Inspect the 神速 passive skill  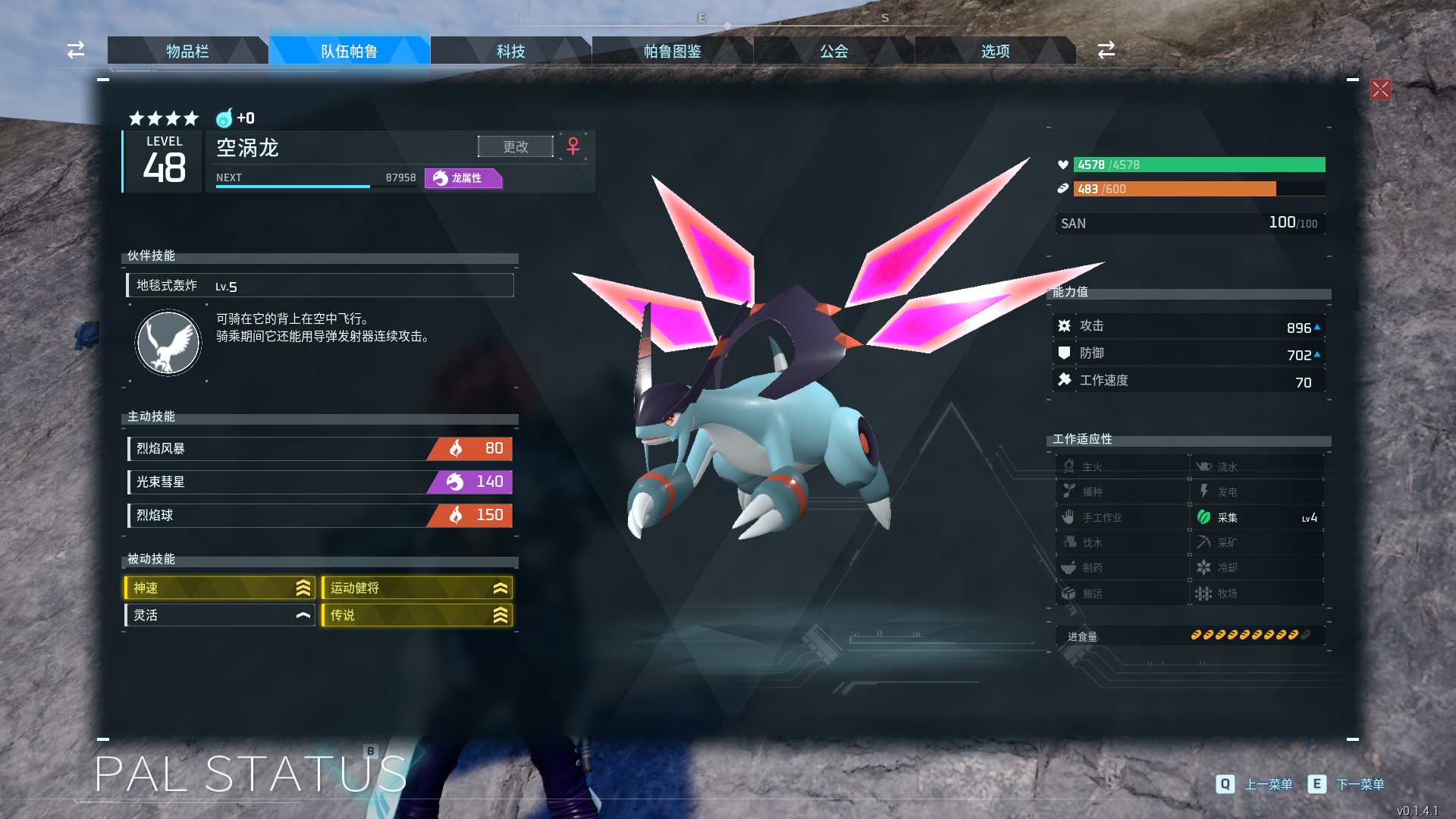pyautogui.click(x=220, y=588)
